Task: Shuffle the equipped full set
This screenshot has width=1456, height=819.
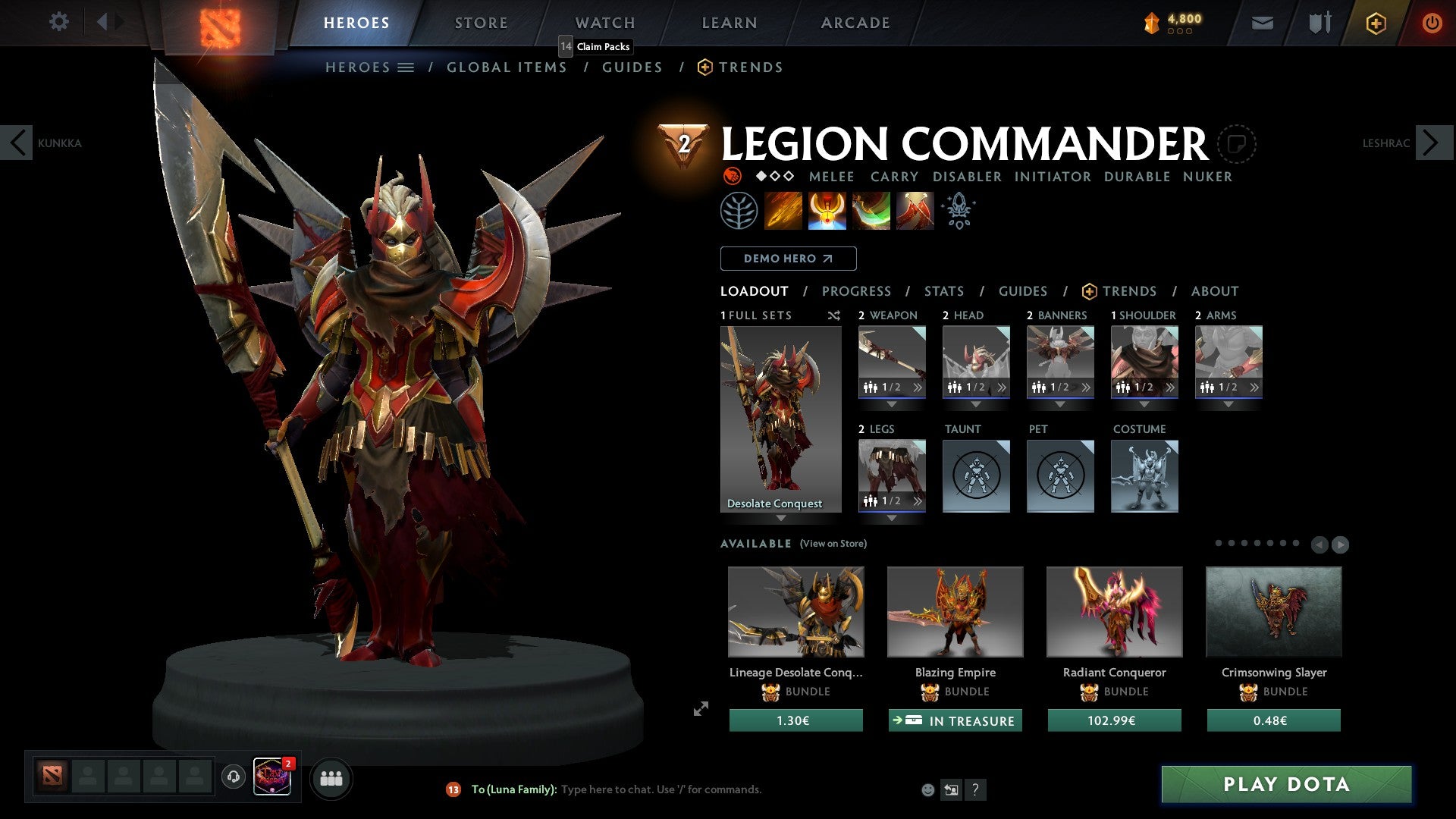Action: [834, 315]
